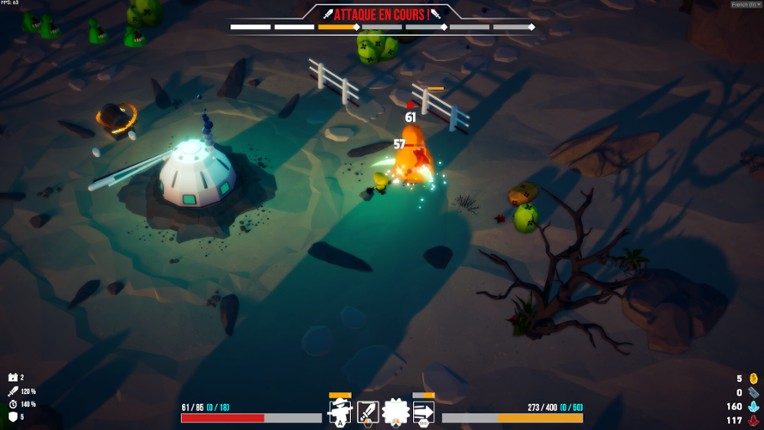Select the scarecrow ability icon
The image size is (764, 430).
click(x=340, y=412)
